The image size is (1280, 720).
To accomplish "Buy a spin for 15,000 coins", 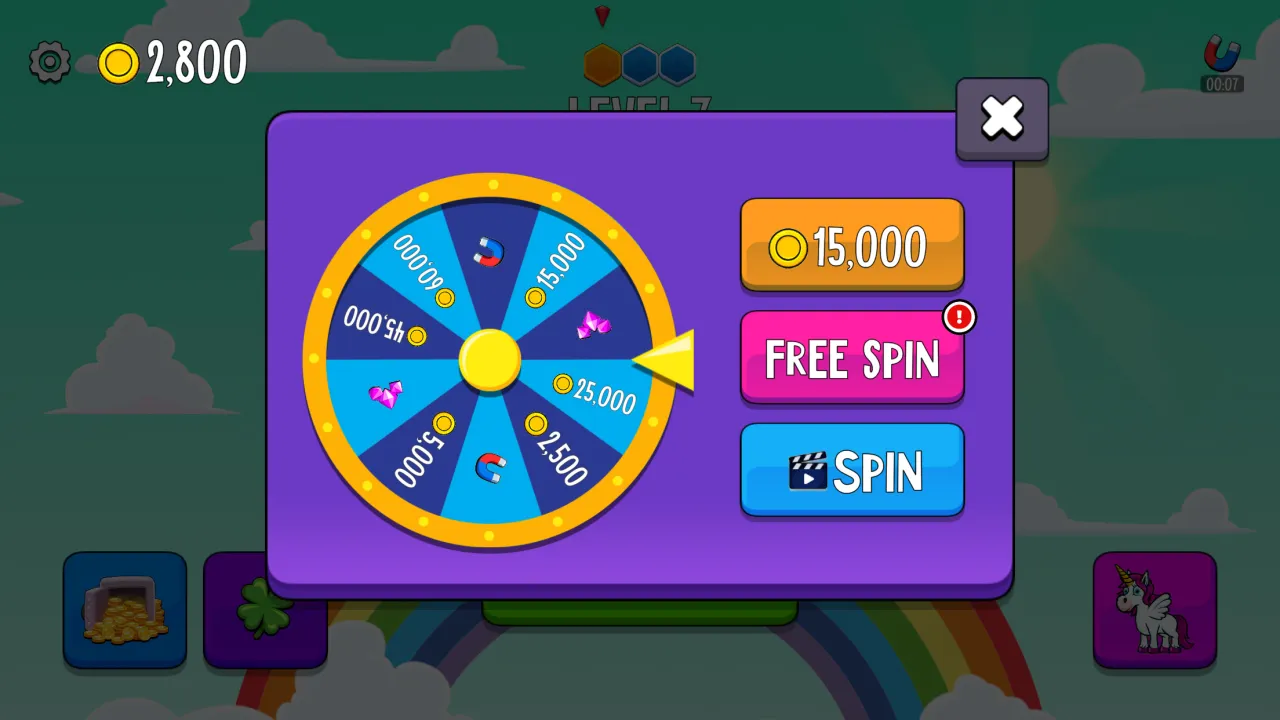I will 852,246.
